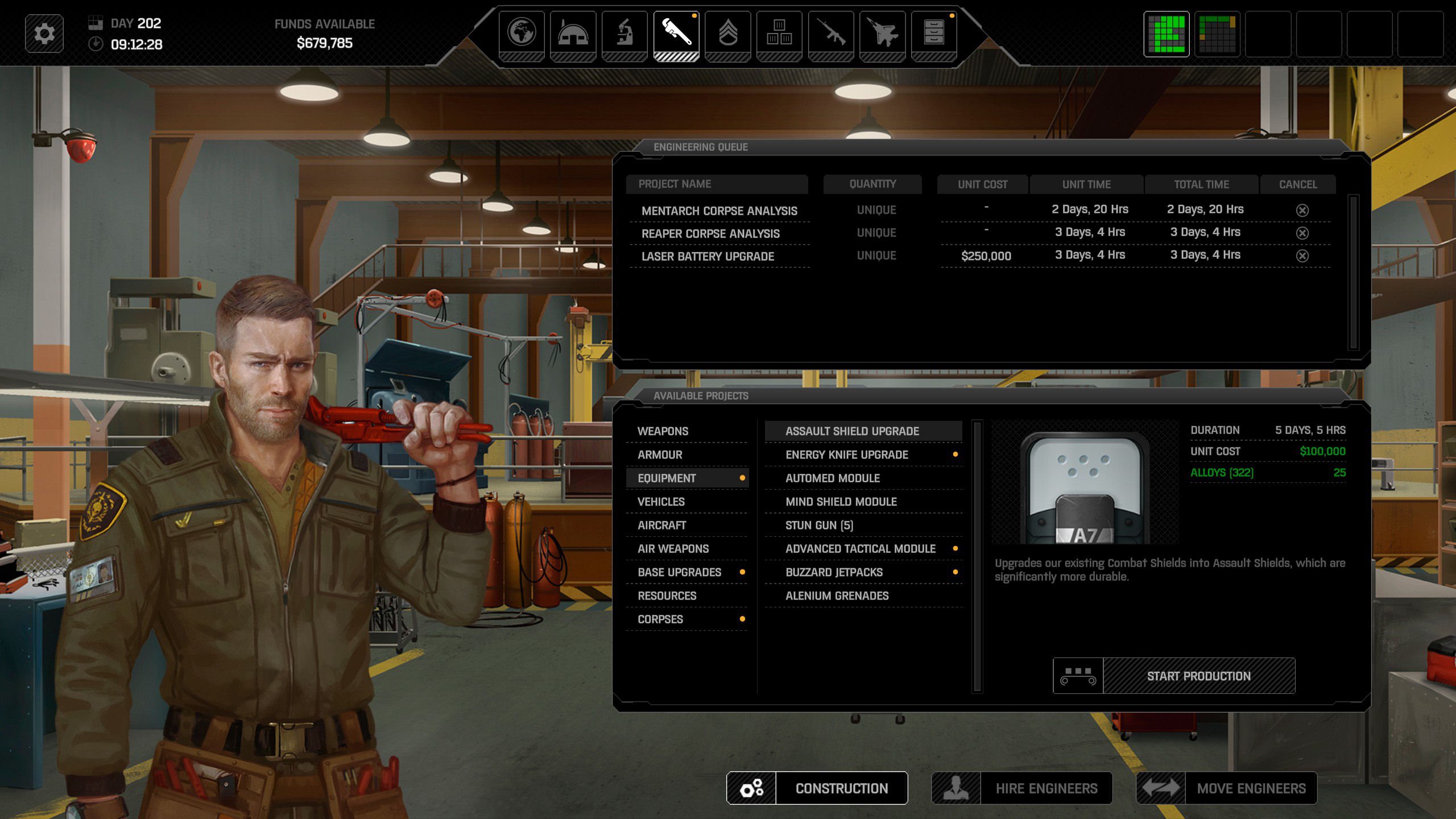
Task: Click the Start Production button
Action: coord(1198,676)
